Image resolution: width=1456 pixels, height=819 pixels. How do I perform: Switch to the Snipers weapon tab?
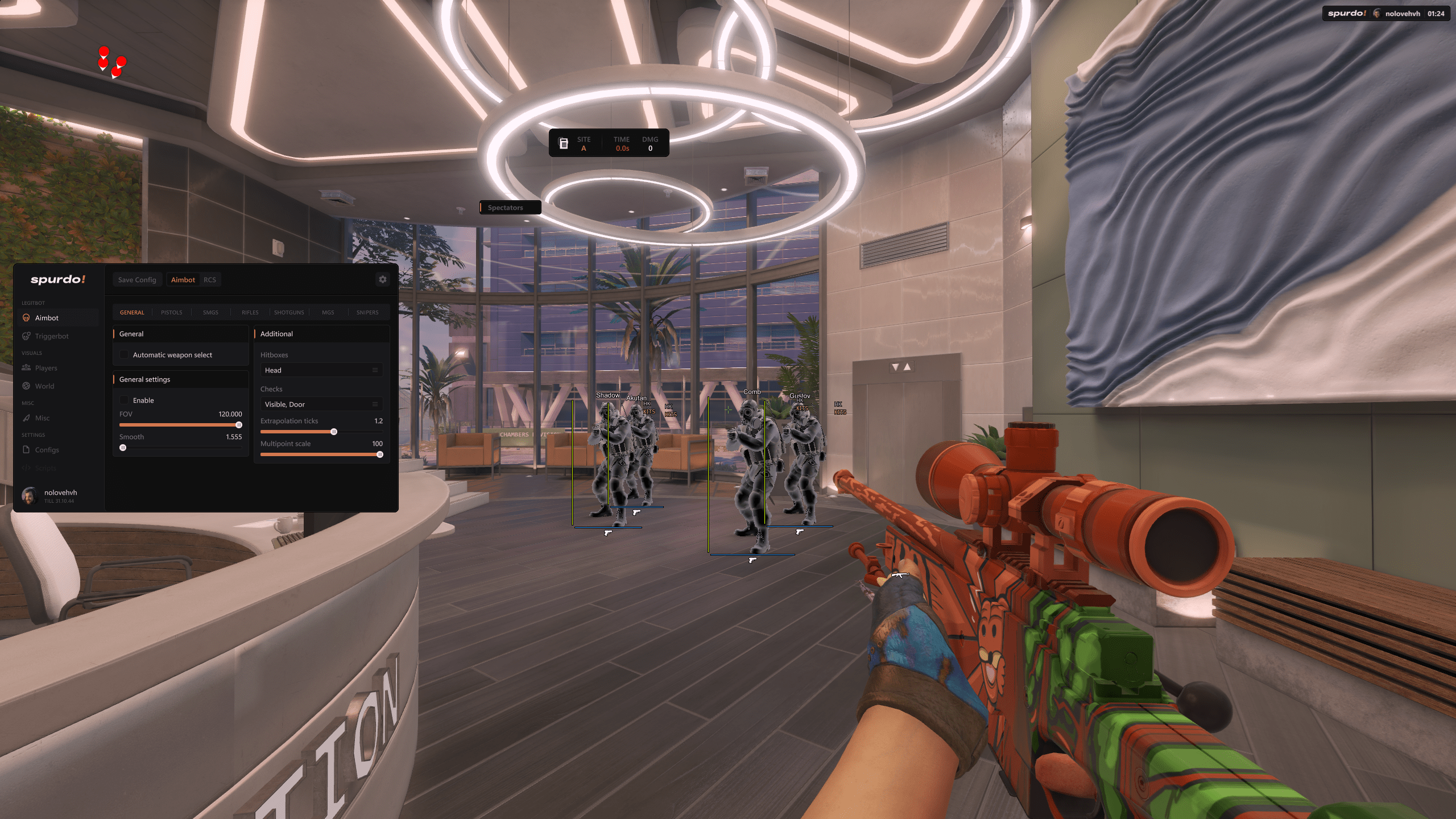pyautogui.click(x=367, y=312)
